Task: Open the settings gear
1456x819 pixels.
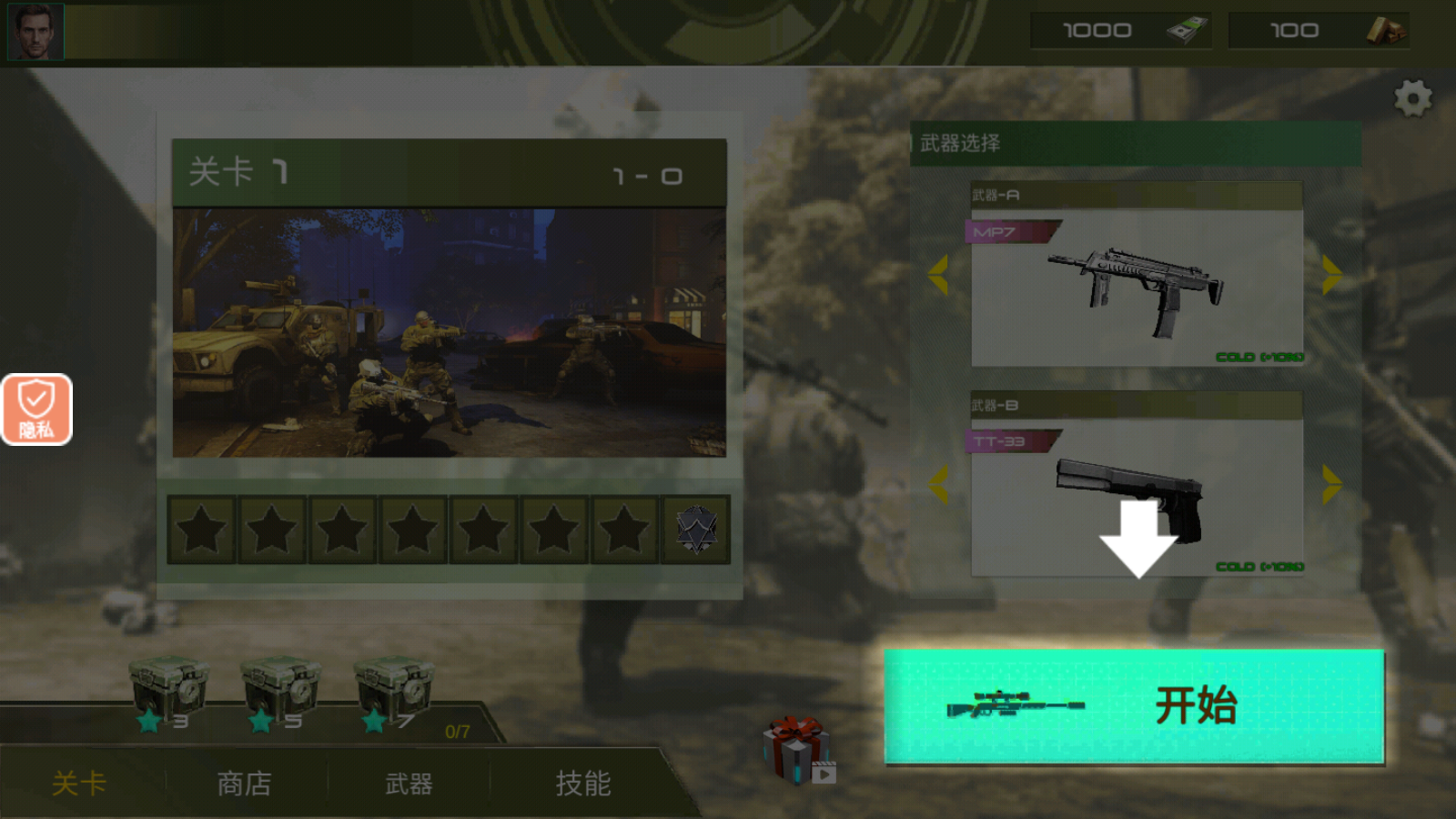Action: point(1412,98)
